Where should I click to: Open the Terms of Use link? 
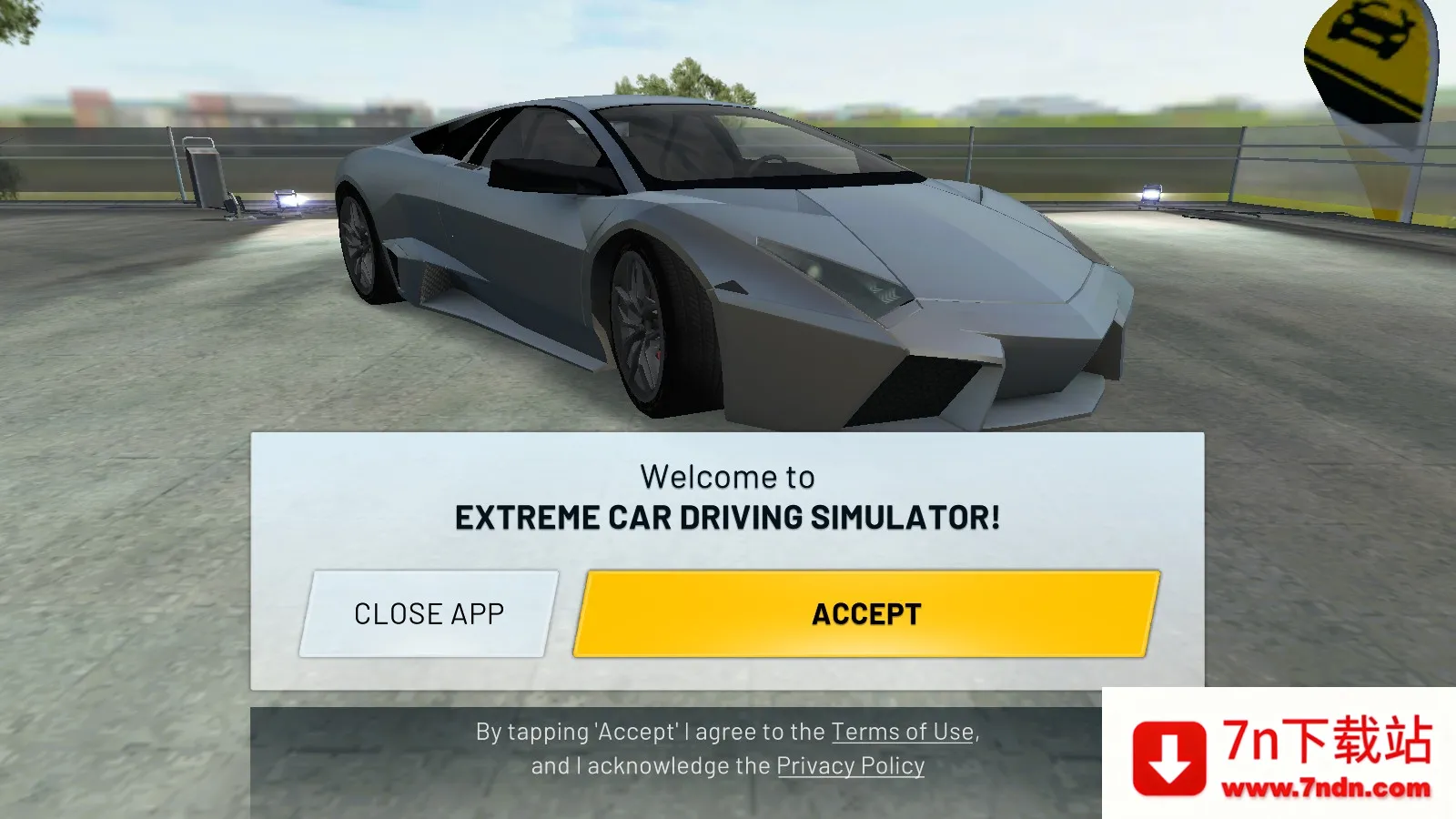point(902,731)
